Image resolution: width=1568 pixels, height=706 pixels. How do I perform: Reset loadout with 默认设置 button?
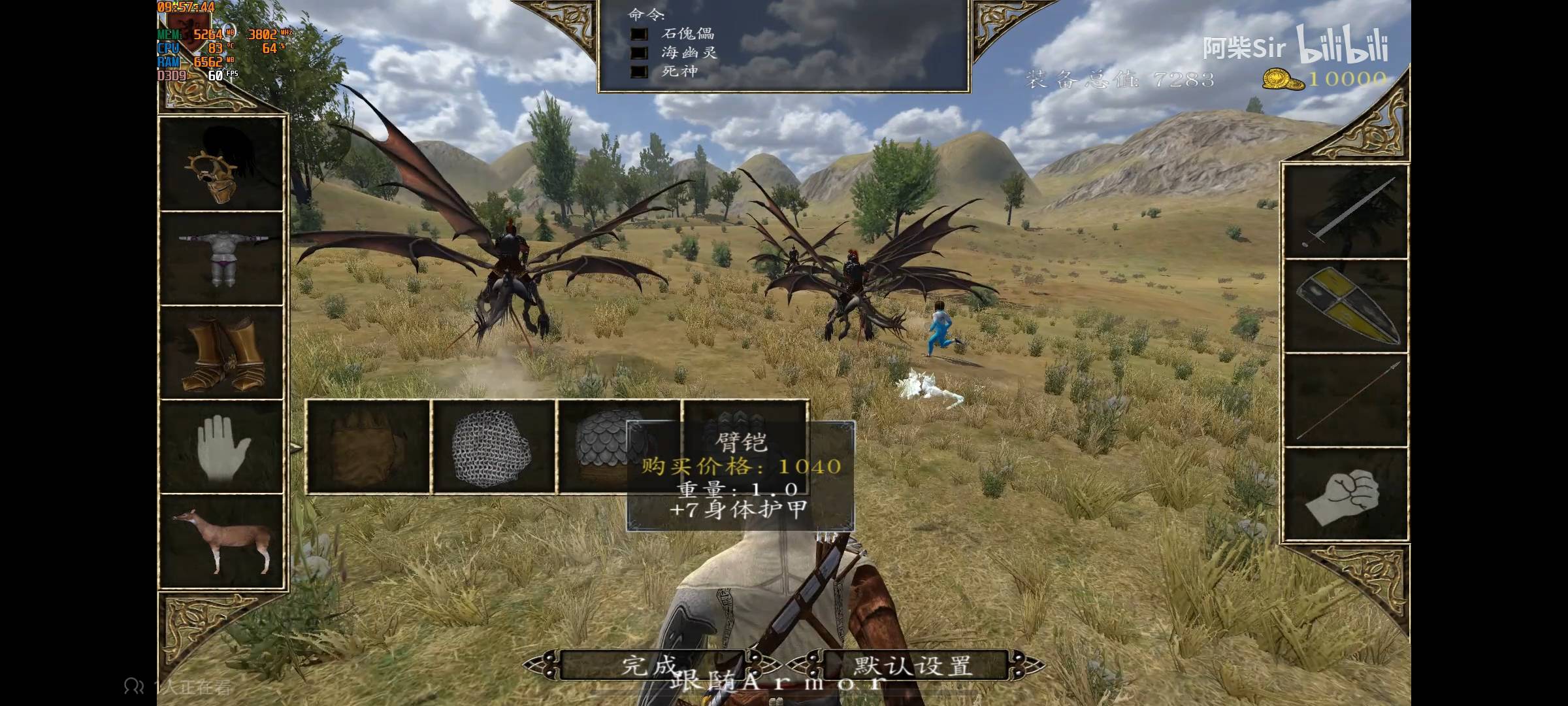913,665
